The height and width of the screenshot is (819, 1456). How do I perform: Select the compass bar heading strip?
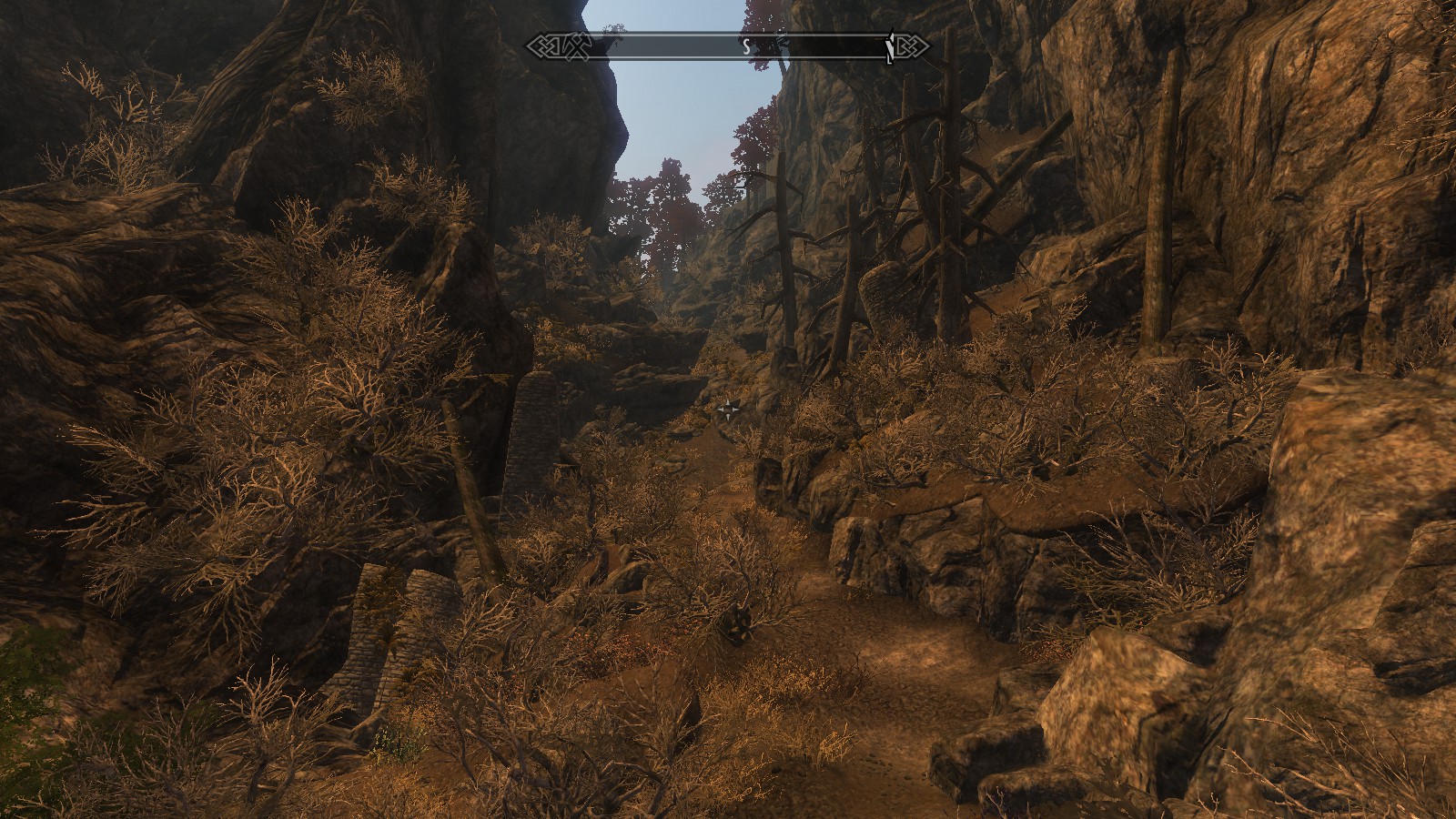pos(728,46)
